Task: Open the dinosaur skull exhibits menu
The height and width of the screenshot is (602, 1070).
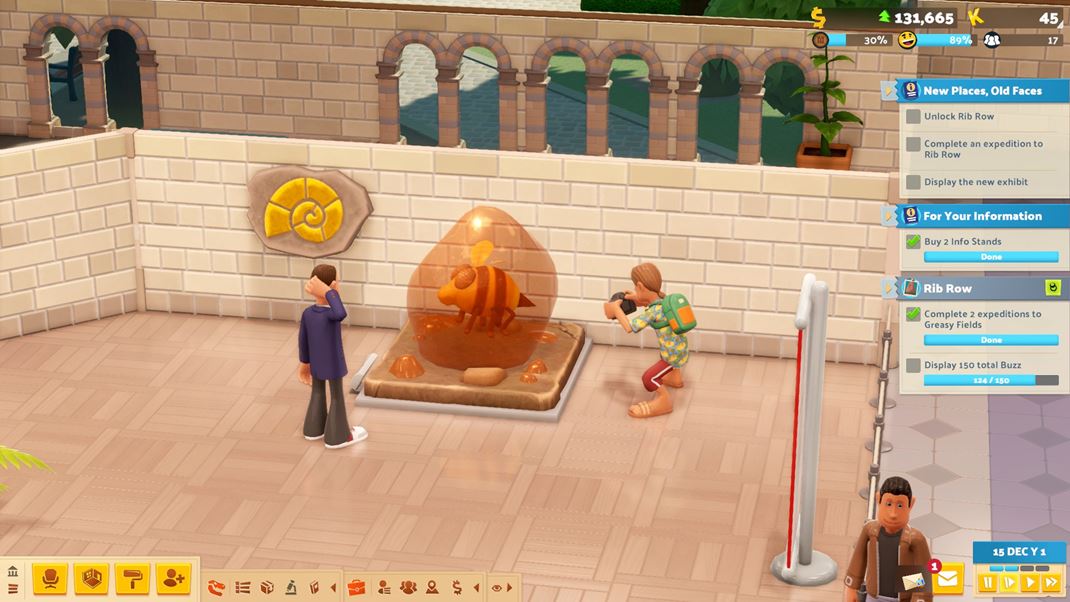Action: coord(217,587)
